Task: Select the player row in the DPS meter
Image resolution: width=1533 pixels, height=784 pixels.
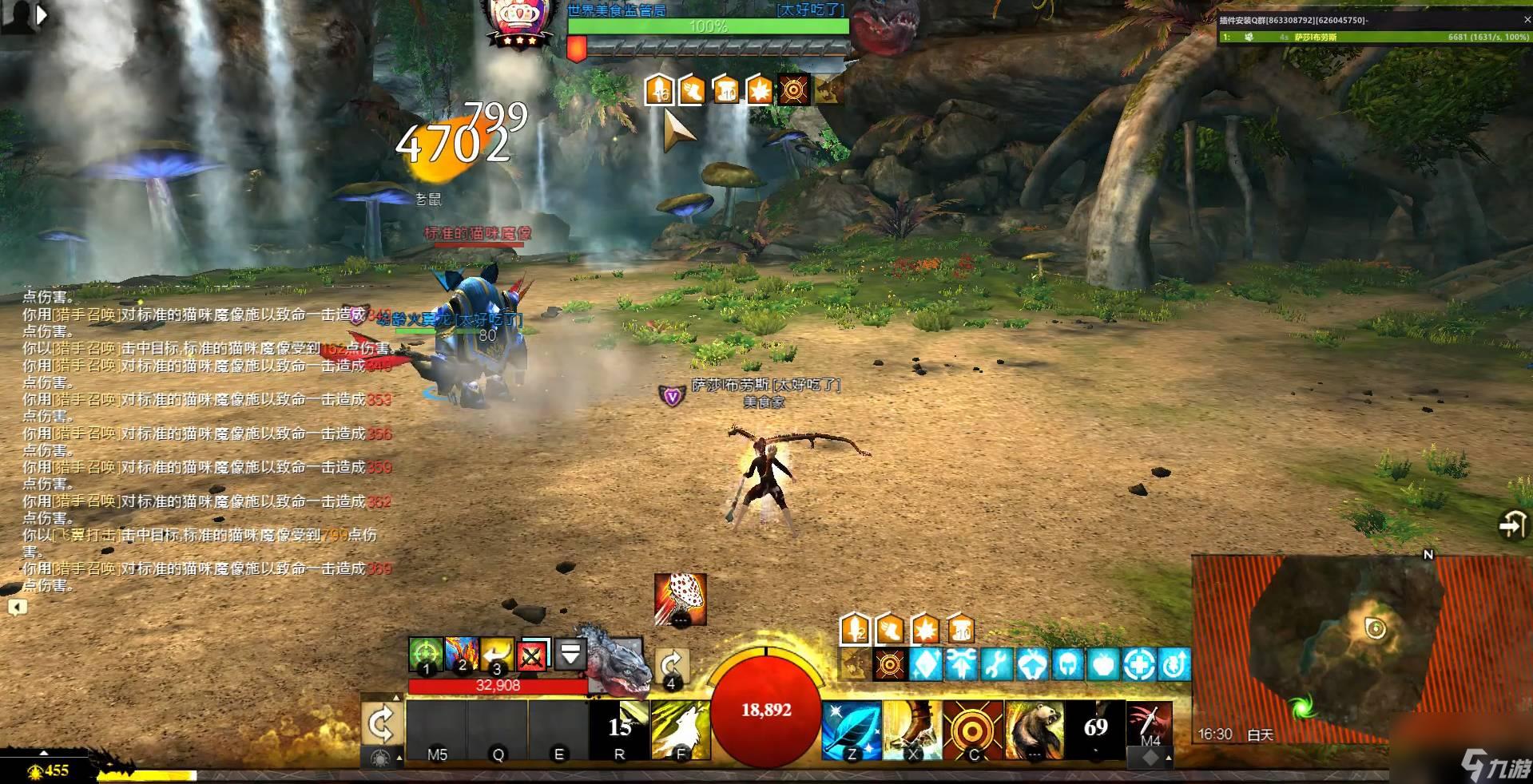Action: (x=1372, y=37)
